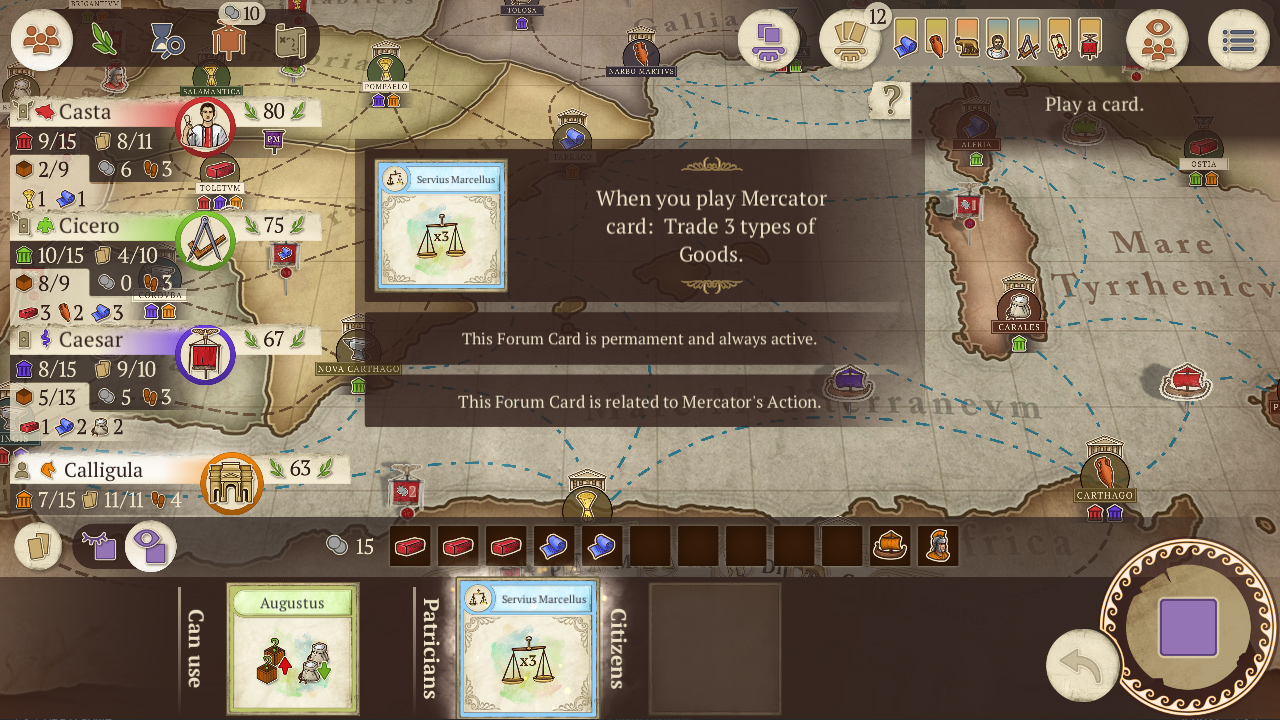Select the colonist figure in the storehouse
The height and width of the screenshot is (720, 1280).
coord(937,546)
